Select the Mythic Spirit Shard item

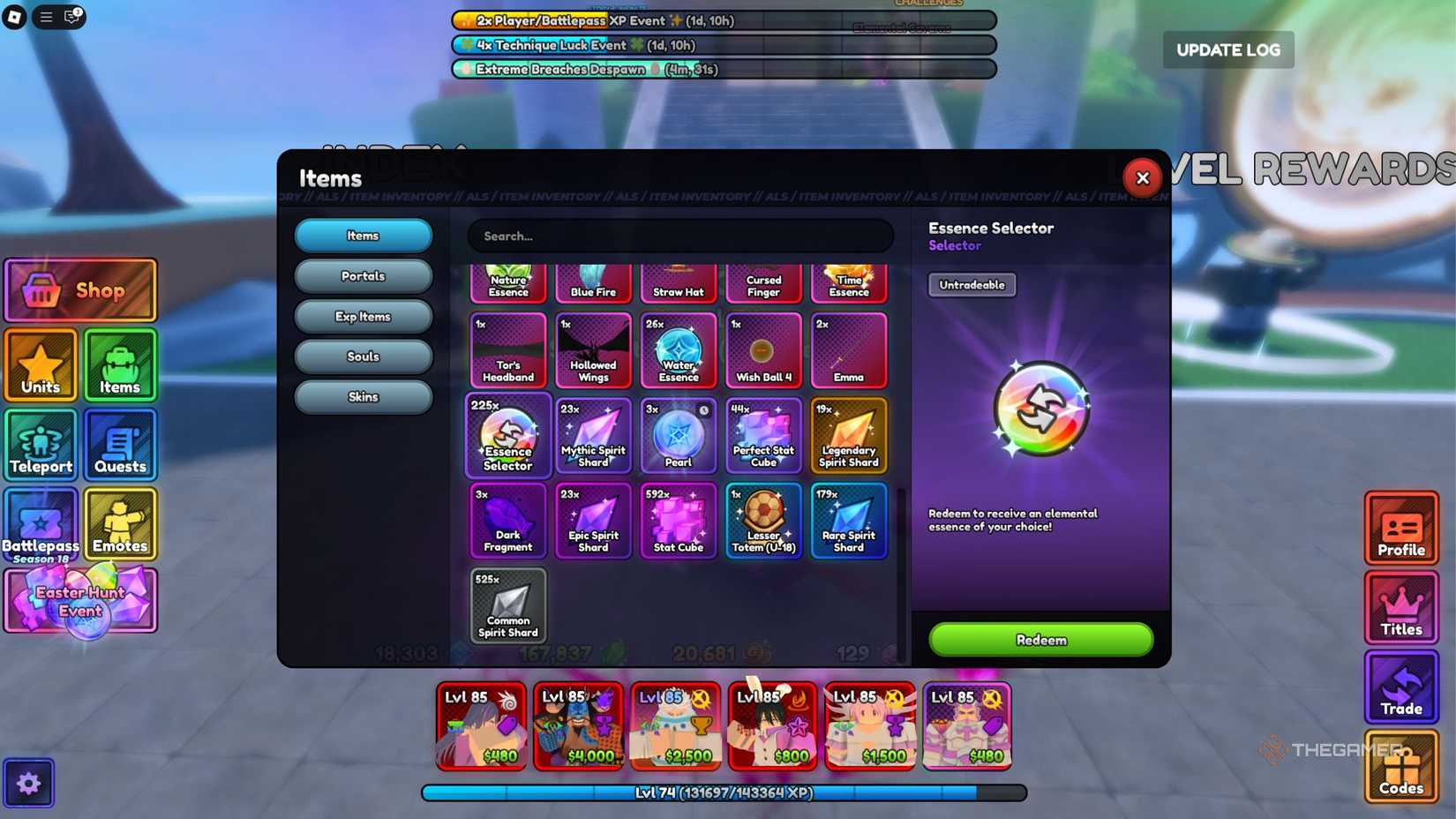tap(592, 436)
